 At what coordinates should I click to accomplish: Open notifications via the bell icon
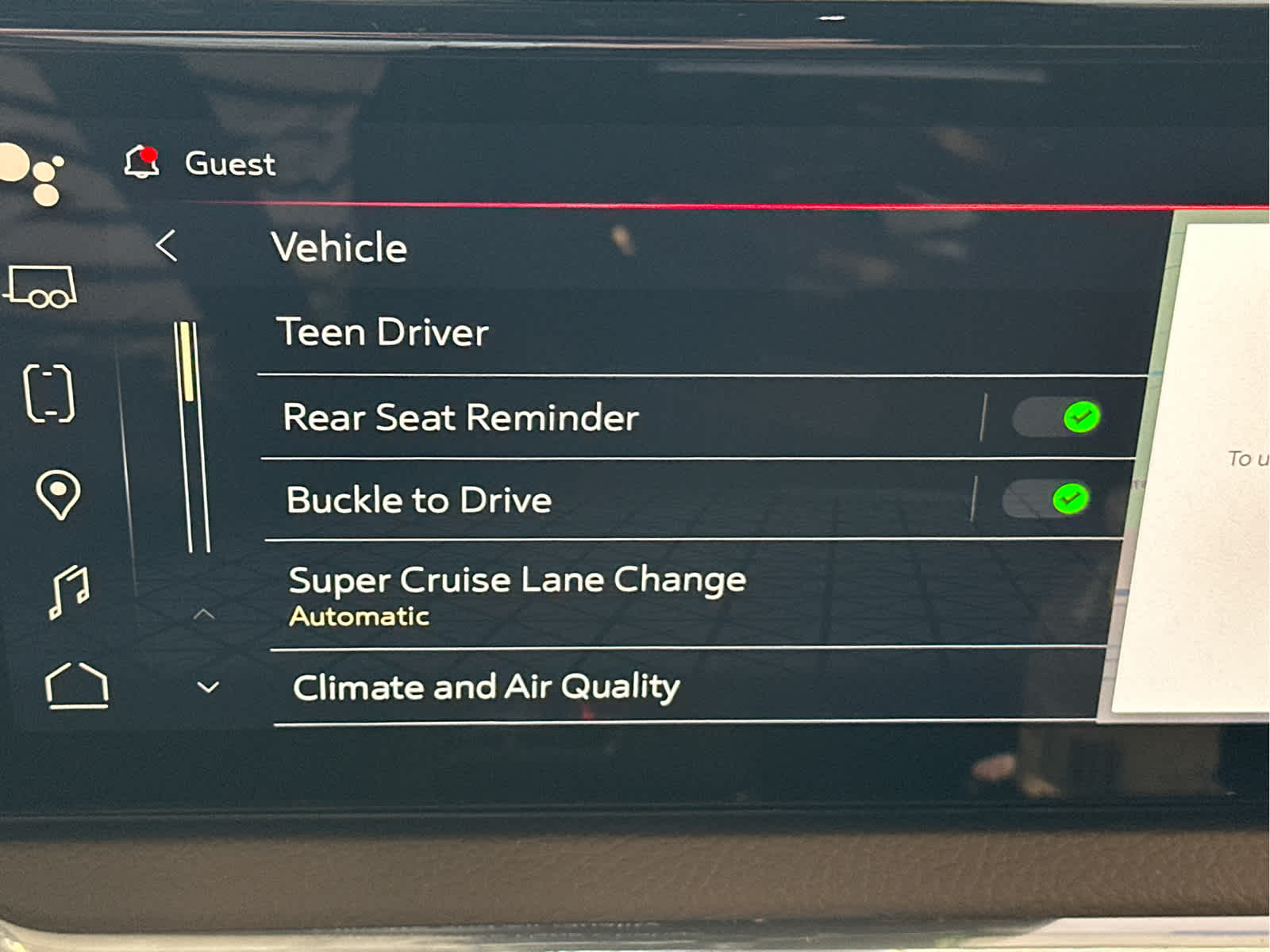coord(140,162)
